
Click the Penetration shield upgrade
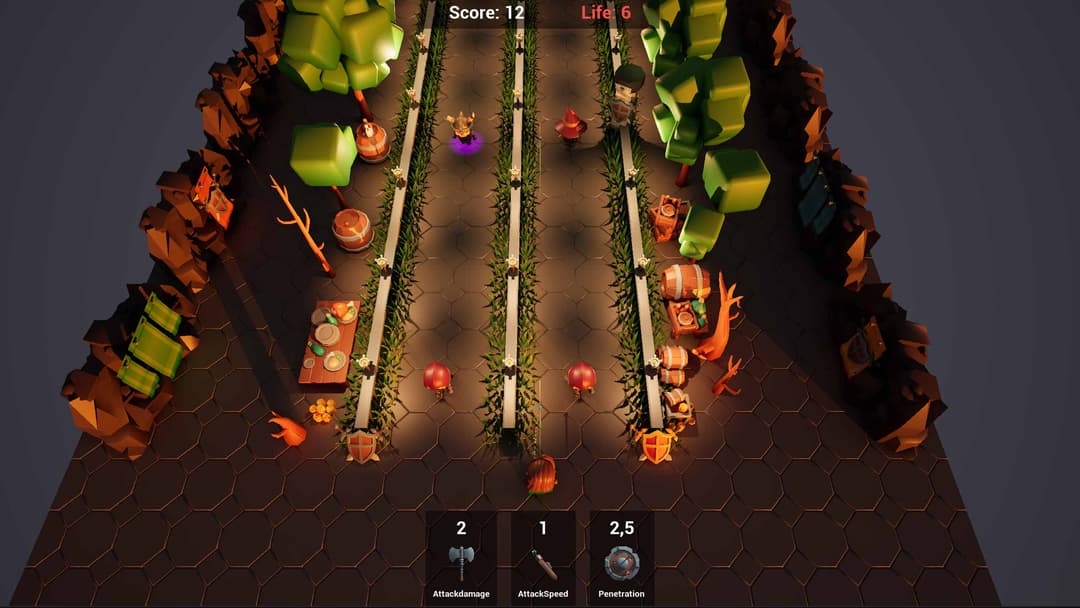(621, 564)
